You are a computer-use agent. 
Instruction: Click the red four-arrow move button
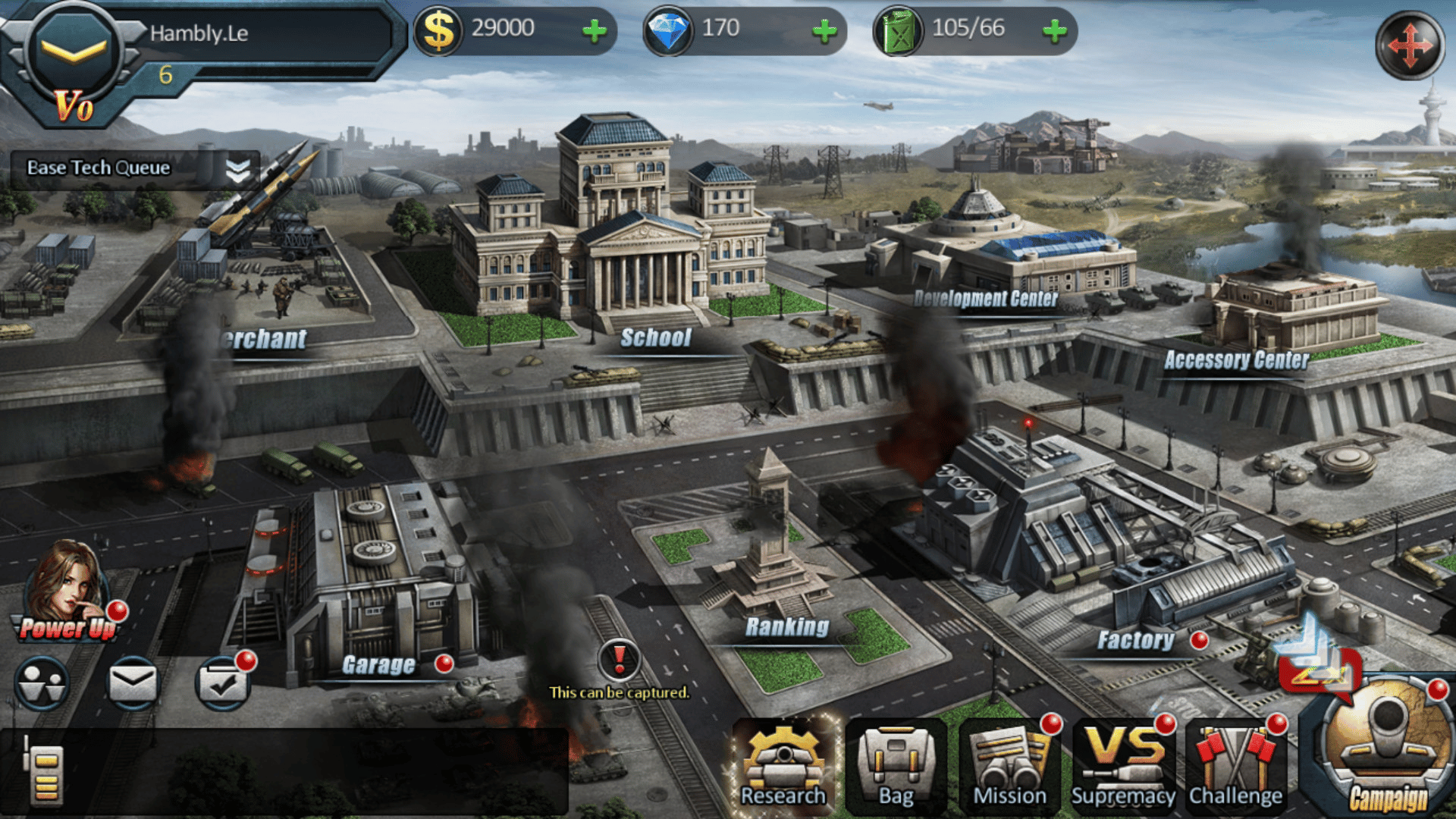1410,46
